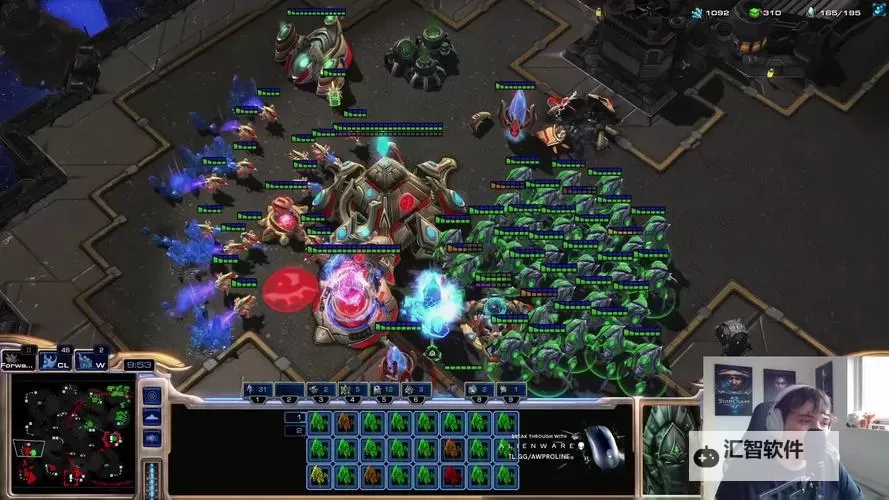This screenshot has height=500, width=889.
Task: Select control group 1 tab
Action: [257, 389]
